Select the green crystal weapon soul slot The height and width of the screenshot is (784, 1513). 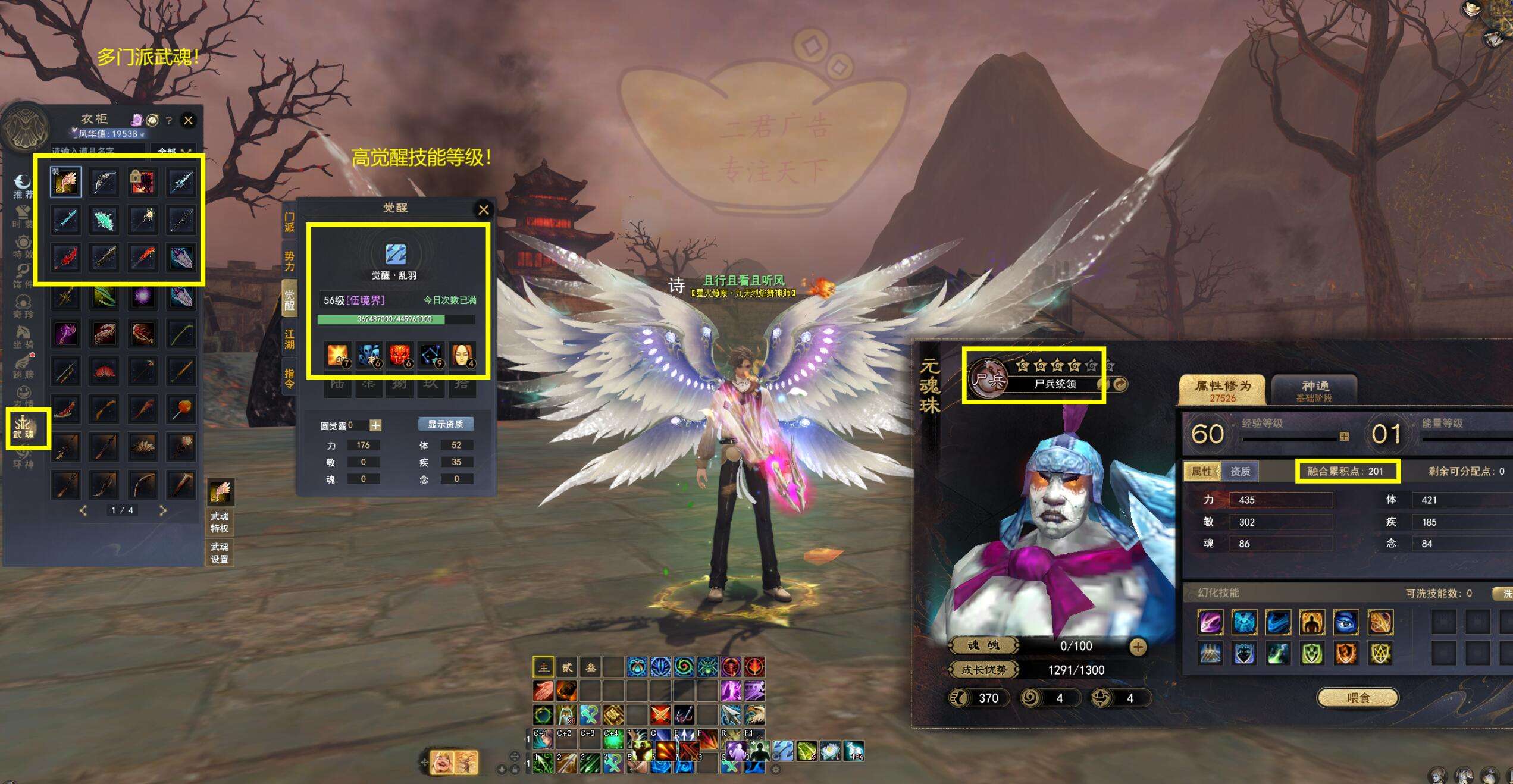(x=104, y=219)
